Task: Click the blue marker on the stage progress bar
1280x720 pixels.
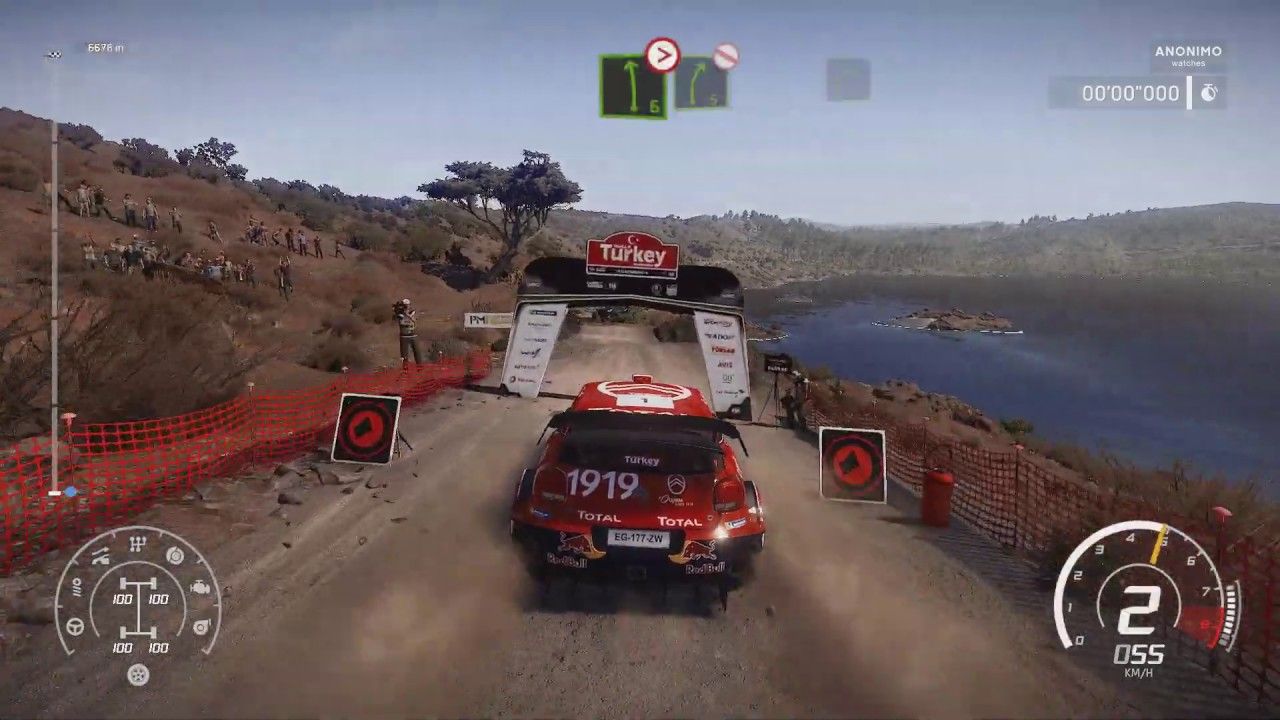Action: (70, 492)
